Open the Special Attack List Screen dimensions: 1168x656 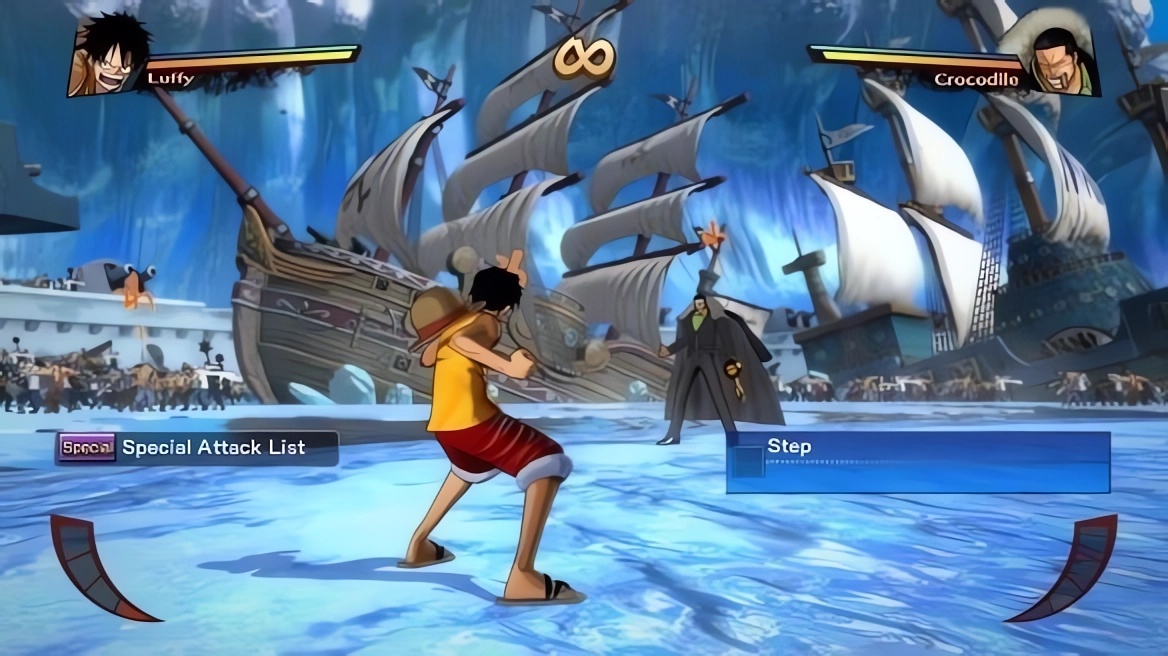197,448
